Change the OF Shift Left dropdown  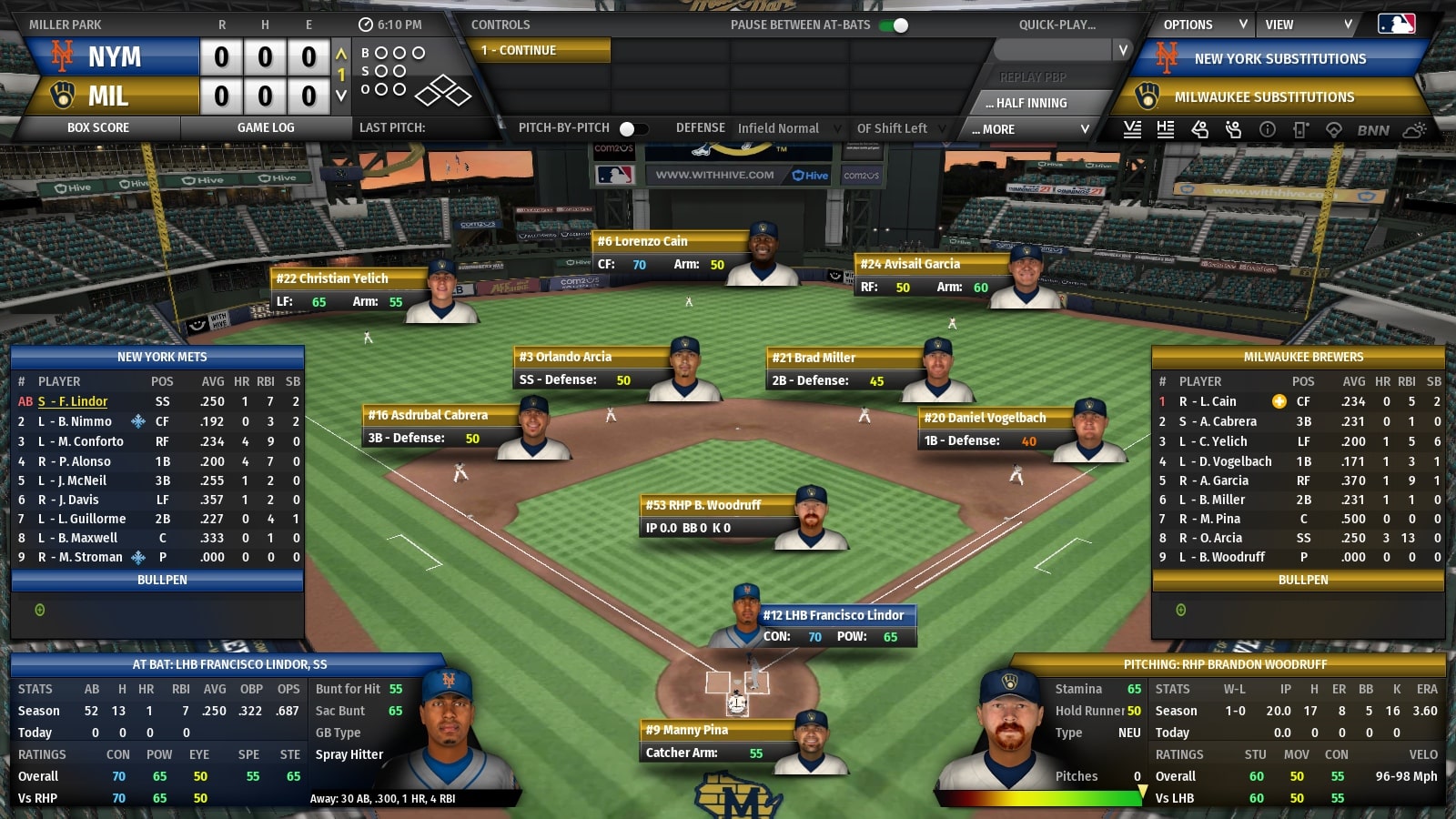(901, 129)
